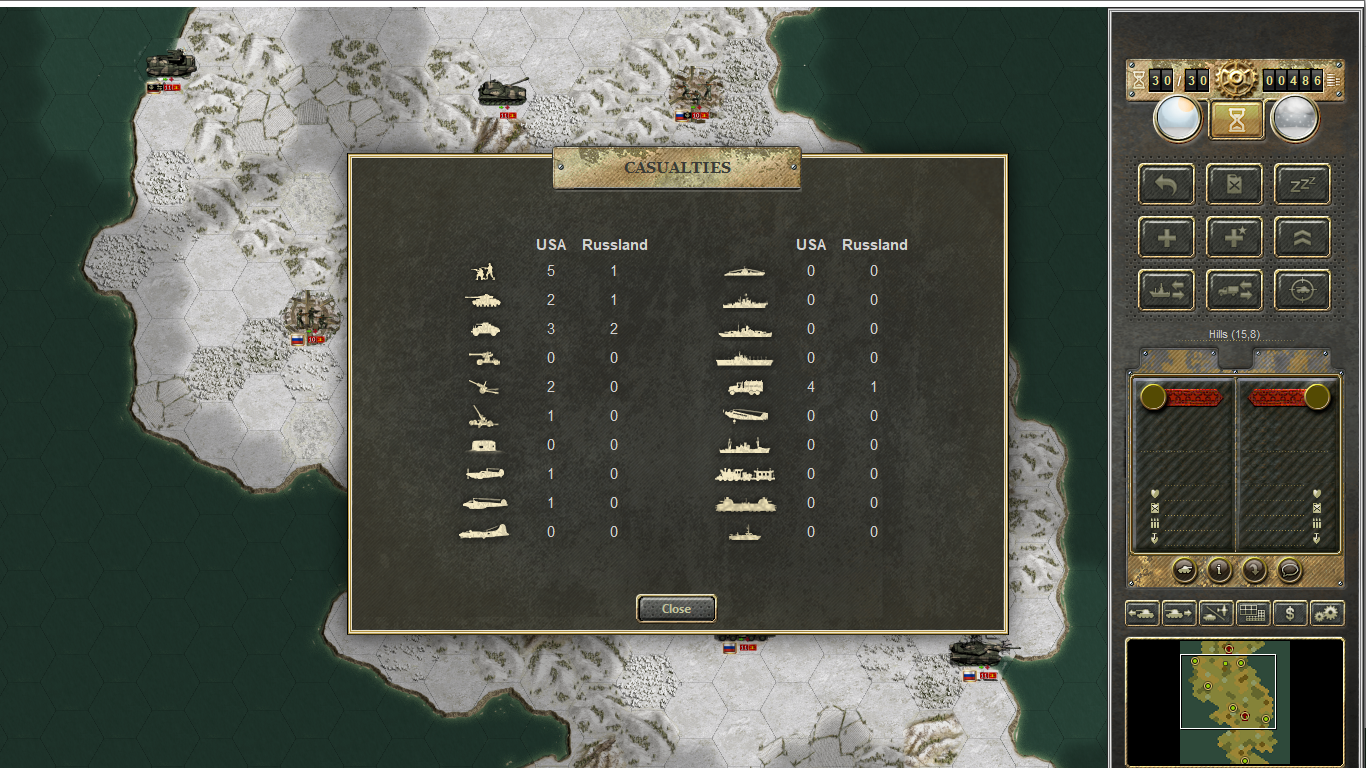Click the tank crosshair button

pyautogui.click(x=1302, y=290)
